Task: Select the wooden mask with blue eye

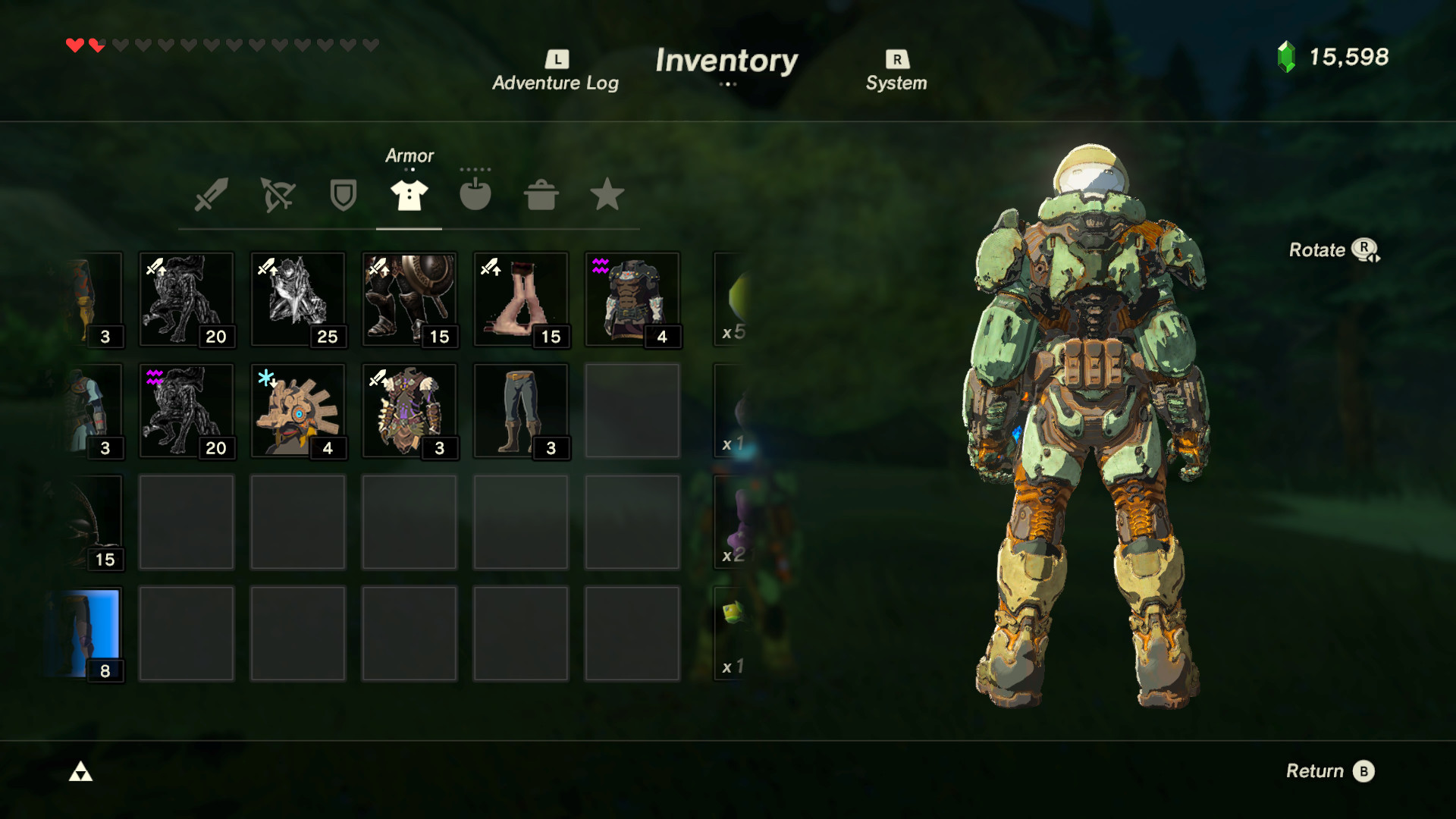Action: point(298,409)
